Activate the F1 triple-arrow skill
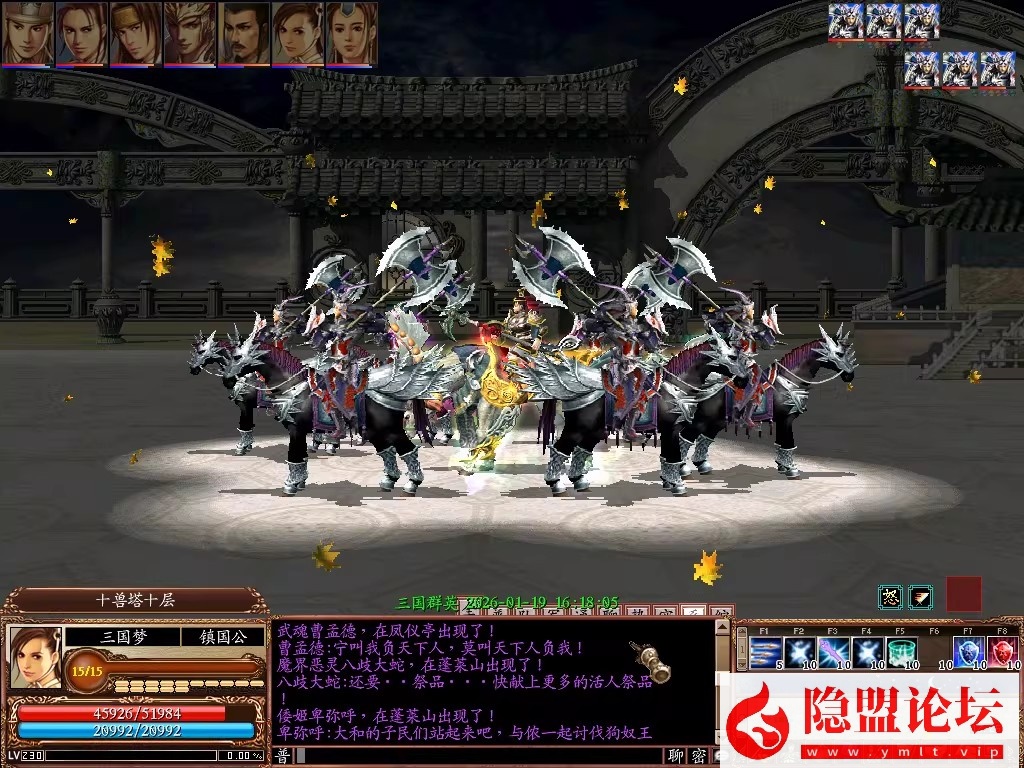 click(765, 653)
